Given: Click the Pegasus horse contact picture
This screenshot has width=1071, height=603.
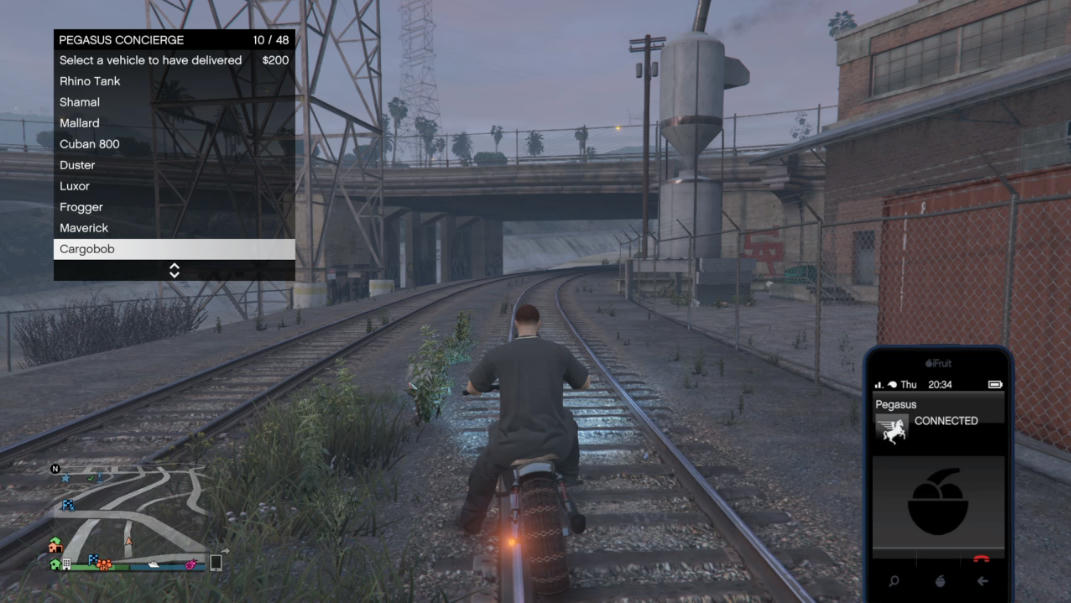Looking at the screenshot, I should coord(892,428).
